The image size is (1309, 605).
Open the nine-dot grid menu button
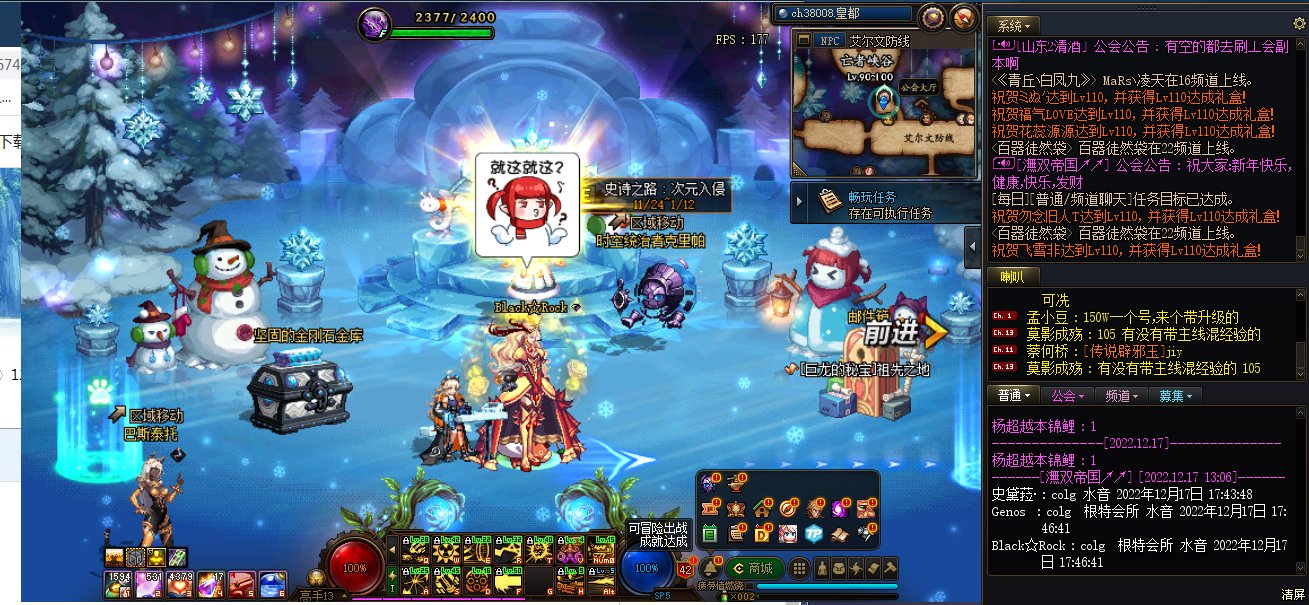(x=799, y=568)
